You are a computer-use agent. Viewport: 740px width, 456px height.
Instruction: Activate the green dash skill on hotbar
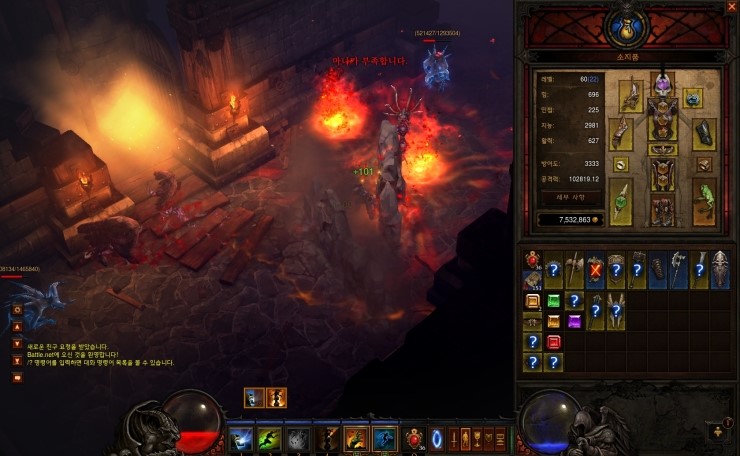[270, 439]
